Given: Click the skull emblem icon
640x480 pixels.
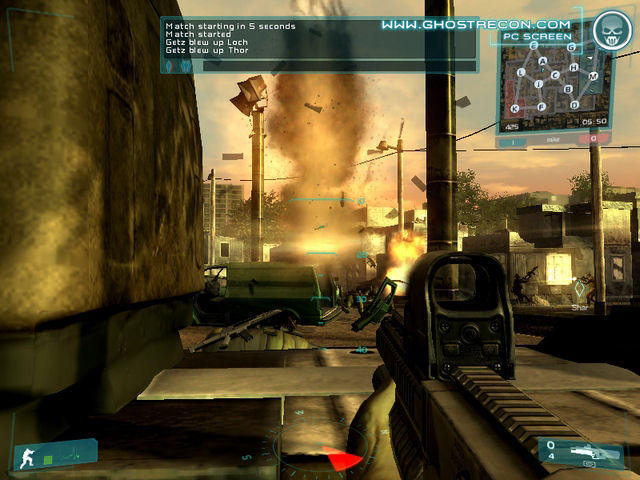Looking at the screenshot, I should tap(609, 32).
